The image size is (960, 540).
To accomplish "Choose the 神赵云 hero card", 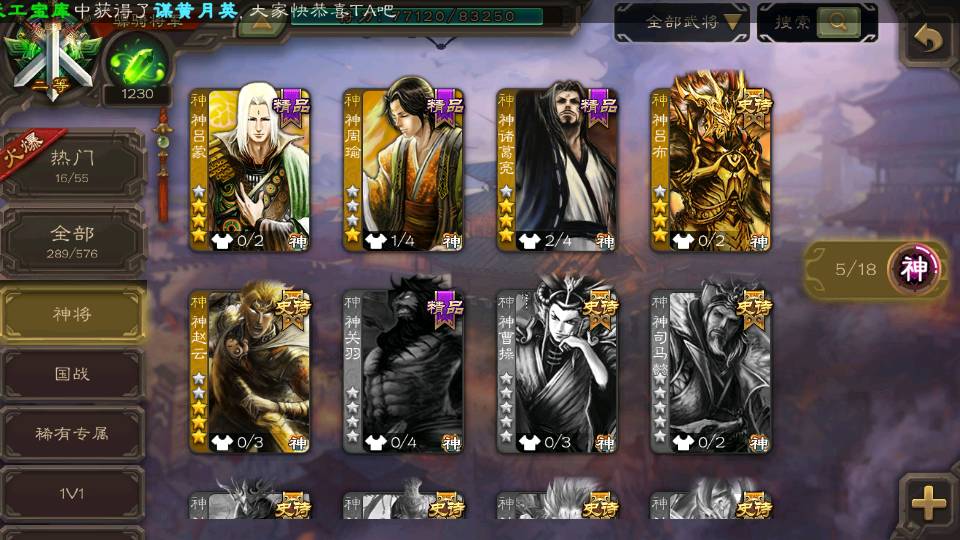I will (x=250, y=372).
